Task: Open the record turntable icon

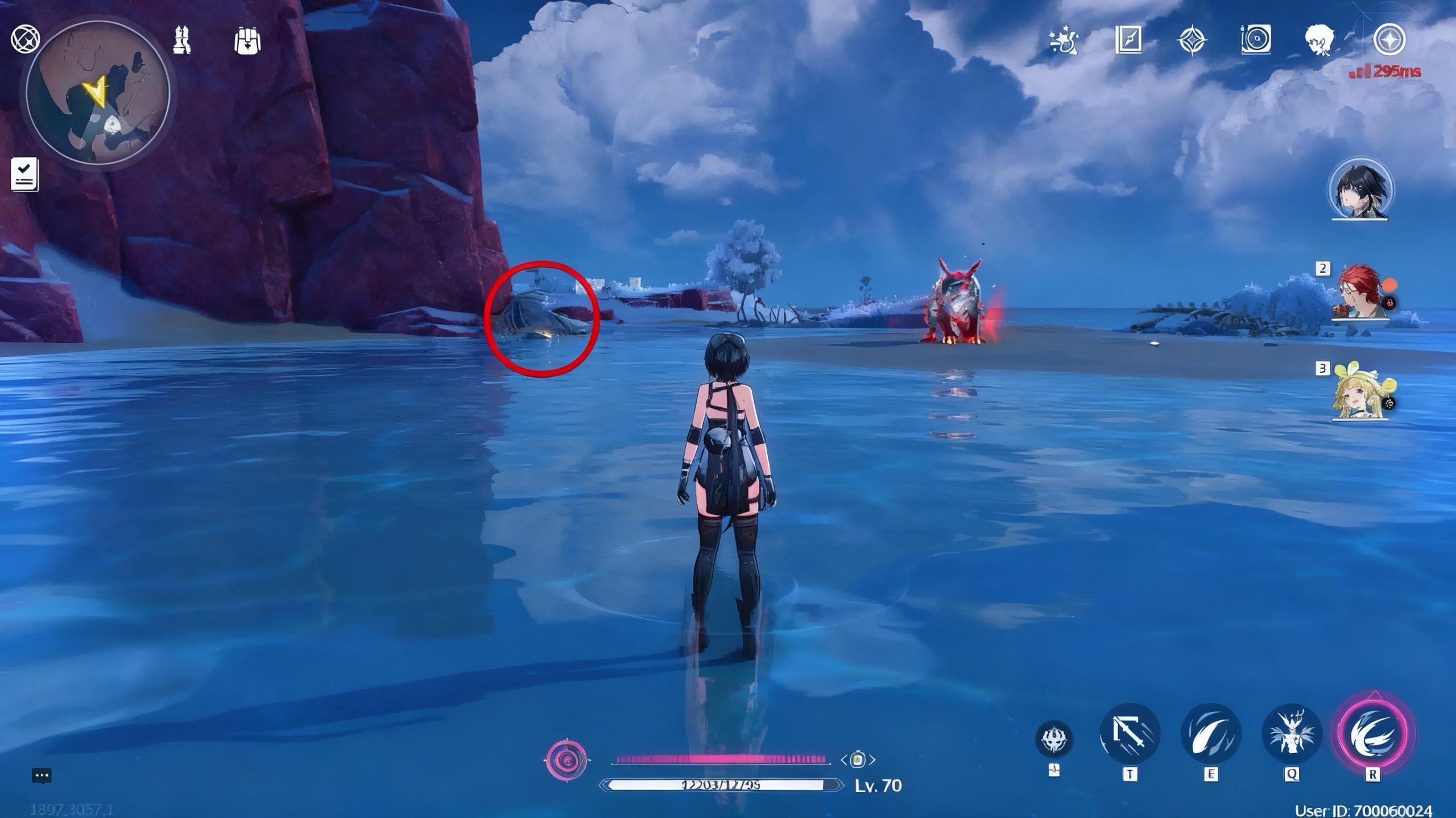Action: 1255,40
